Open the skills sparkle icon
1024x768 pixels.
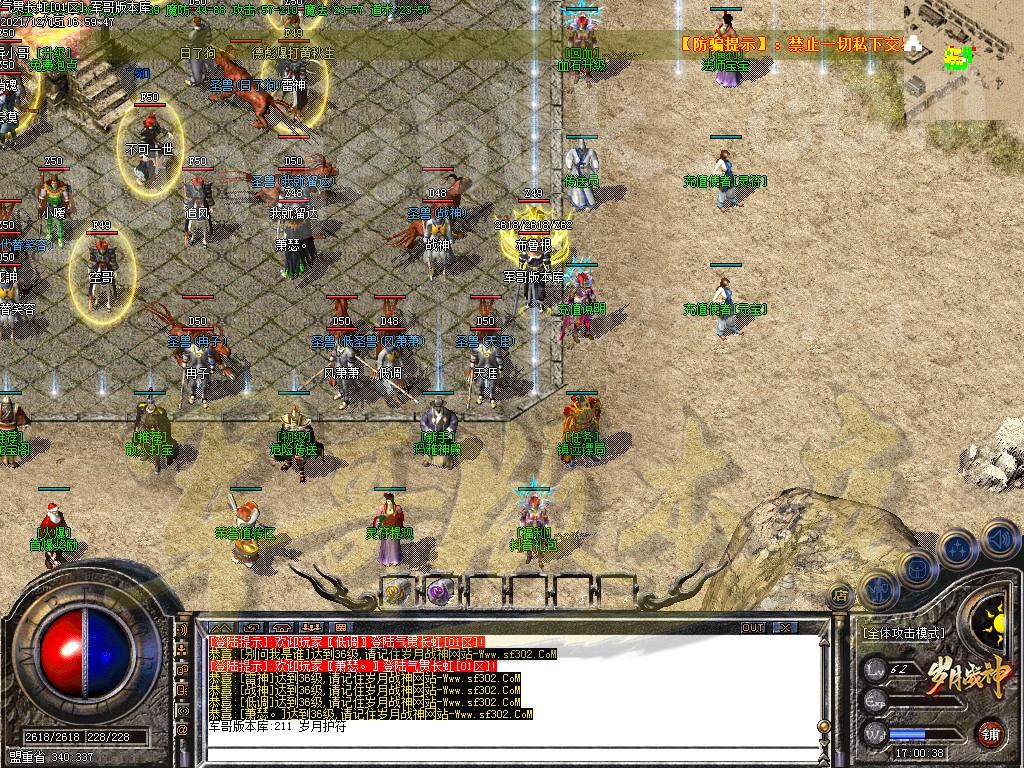958,548
